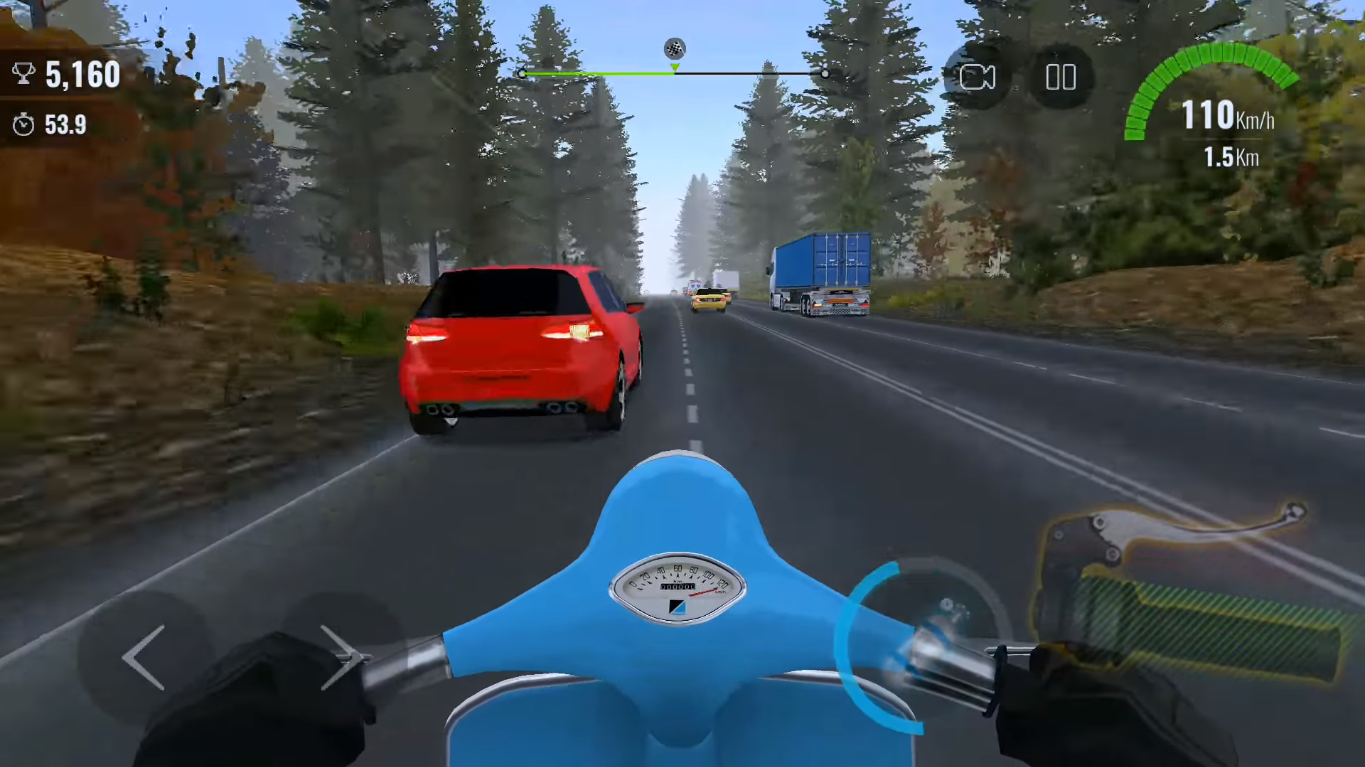This screenshot has height=767, width=1365.
Task: Open the pause menu icon
Action: [x=1060, y=76]
